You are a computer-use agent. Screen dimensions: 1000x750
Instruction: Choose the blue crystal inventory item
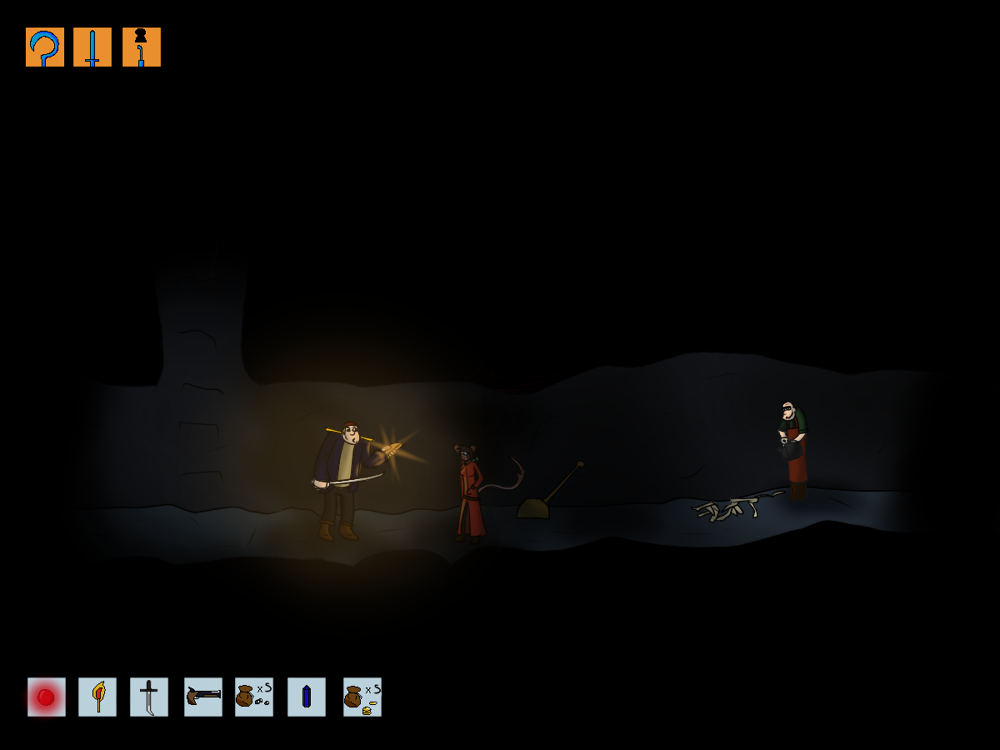tap(306, 697)
